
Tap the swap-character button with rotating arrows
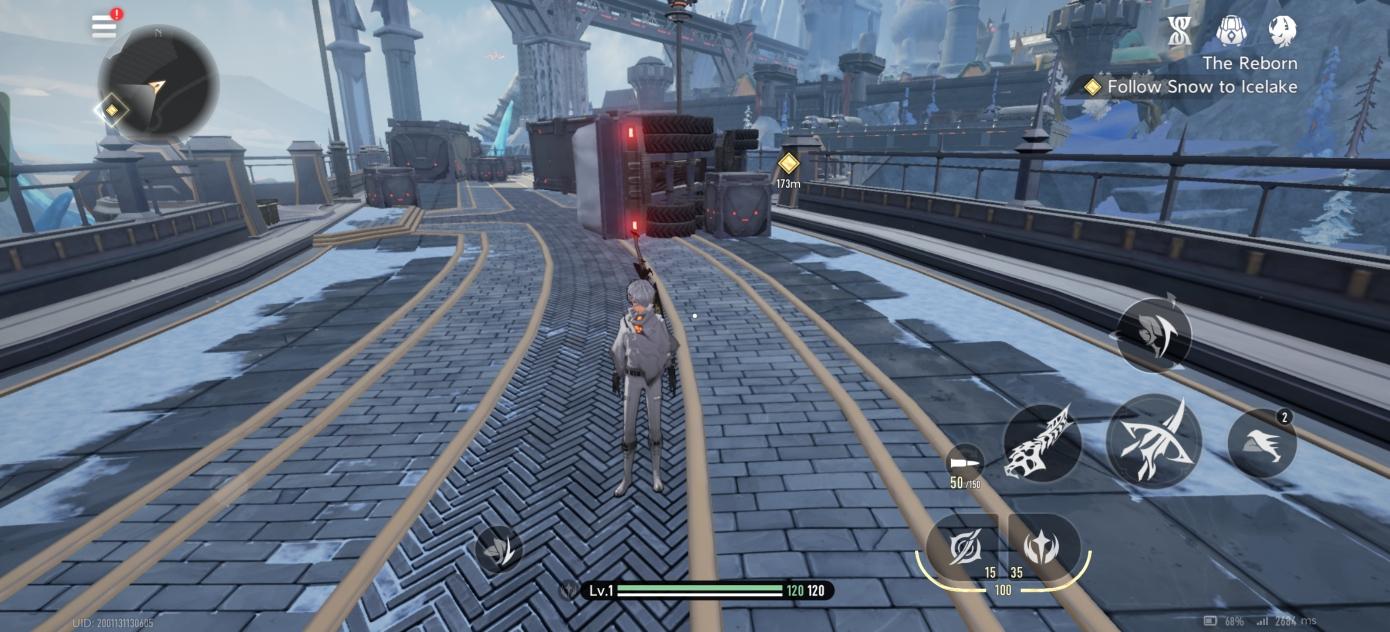1153,335
